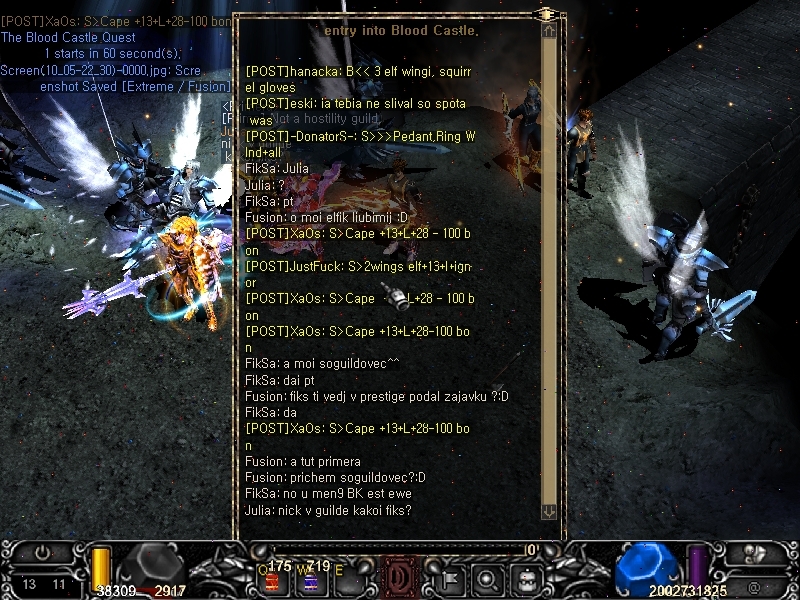Click the power button in the HUD
The height and width of the screenshot is (600, 800).
42,552
